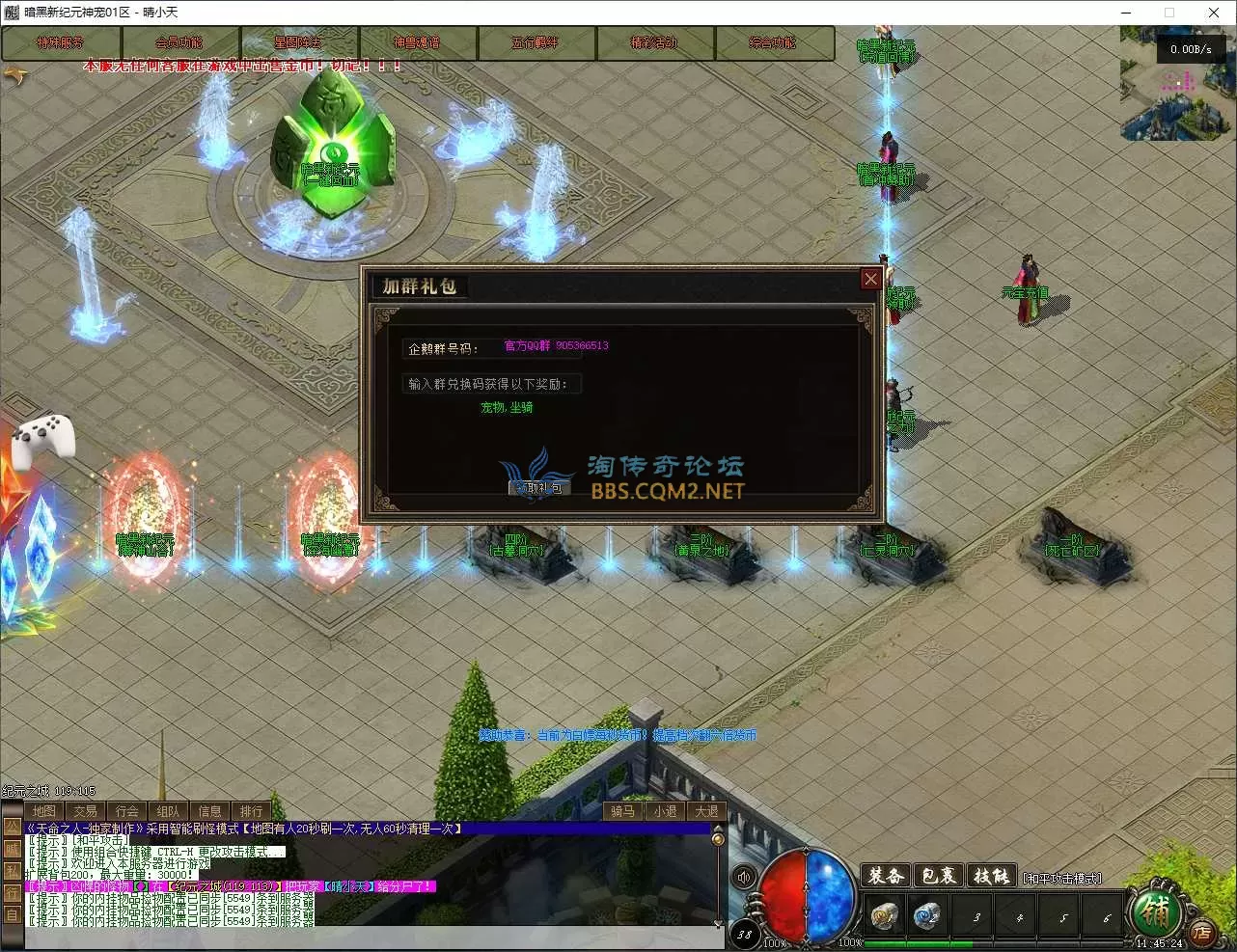Image resolution: width=1237 pixels, height=952 pixels.
Task: Open the 技能 skills window
Action: coord(991,876)
